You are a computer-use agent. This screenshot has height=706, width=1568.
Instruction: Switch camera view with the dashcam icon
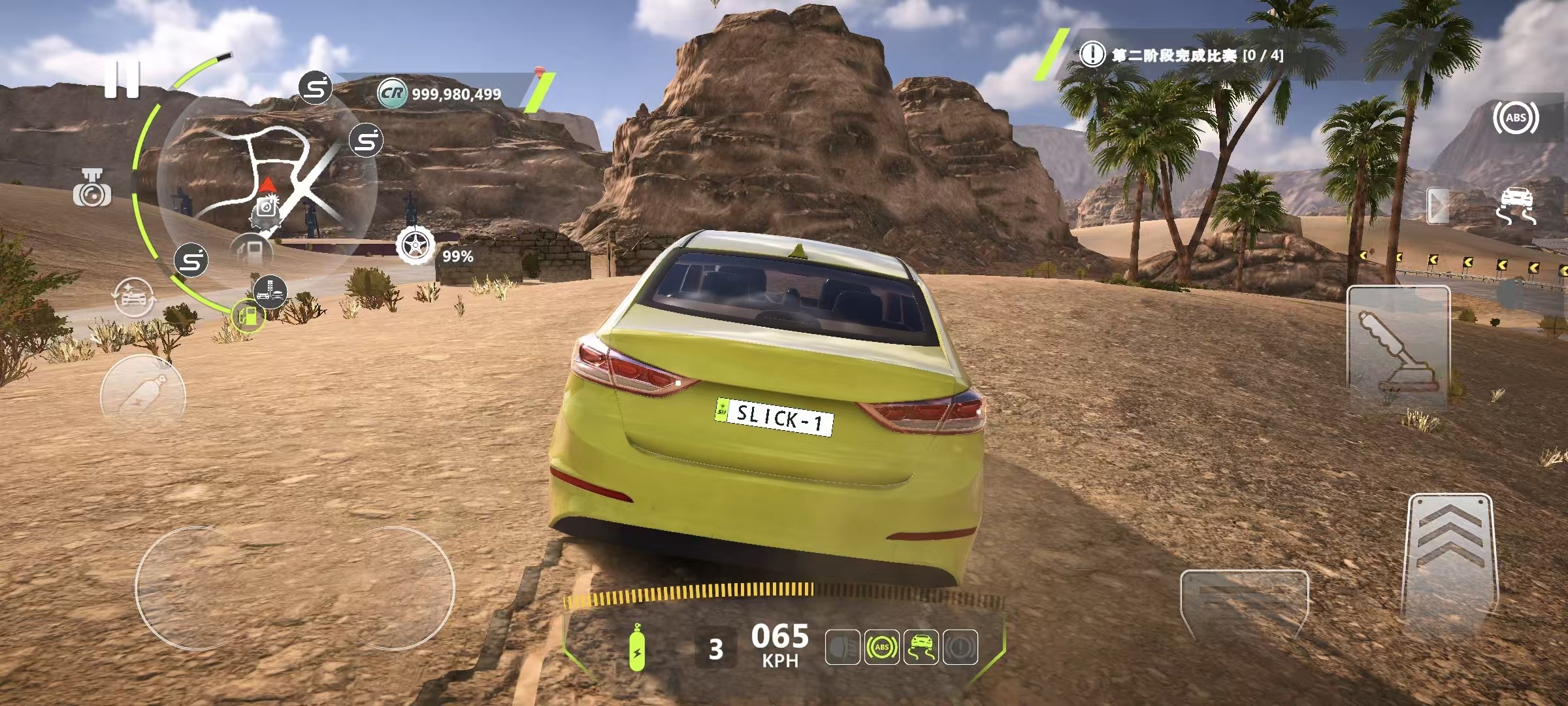(x=92, y=188)
